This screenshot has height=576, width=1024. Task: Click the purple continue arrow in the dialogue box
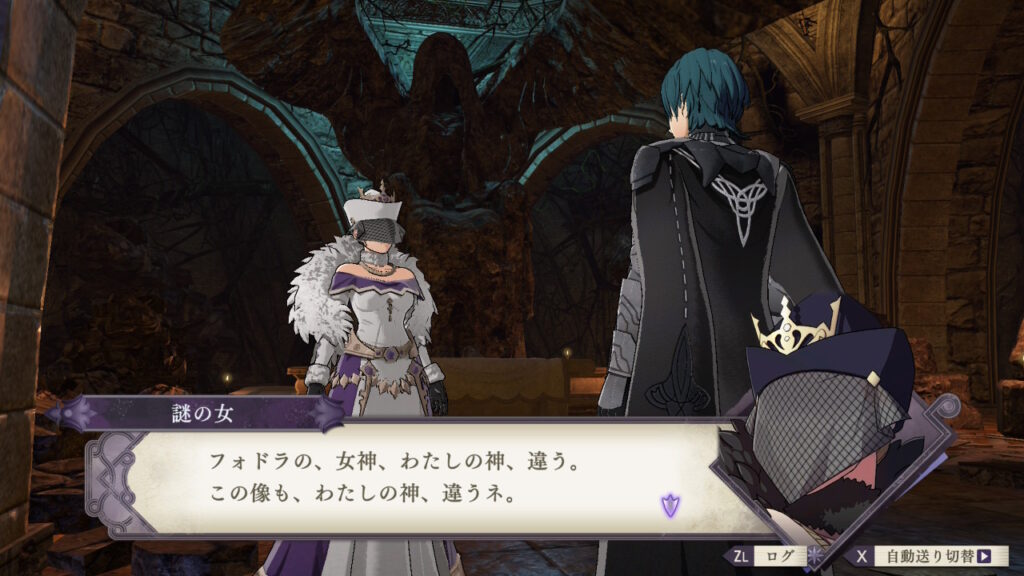[669, 504]
